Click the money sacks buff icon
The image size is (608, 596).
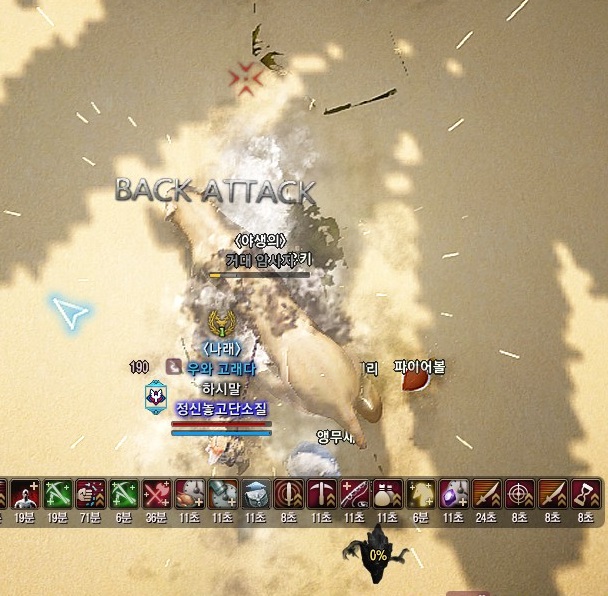point(387,494)
